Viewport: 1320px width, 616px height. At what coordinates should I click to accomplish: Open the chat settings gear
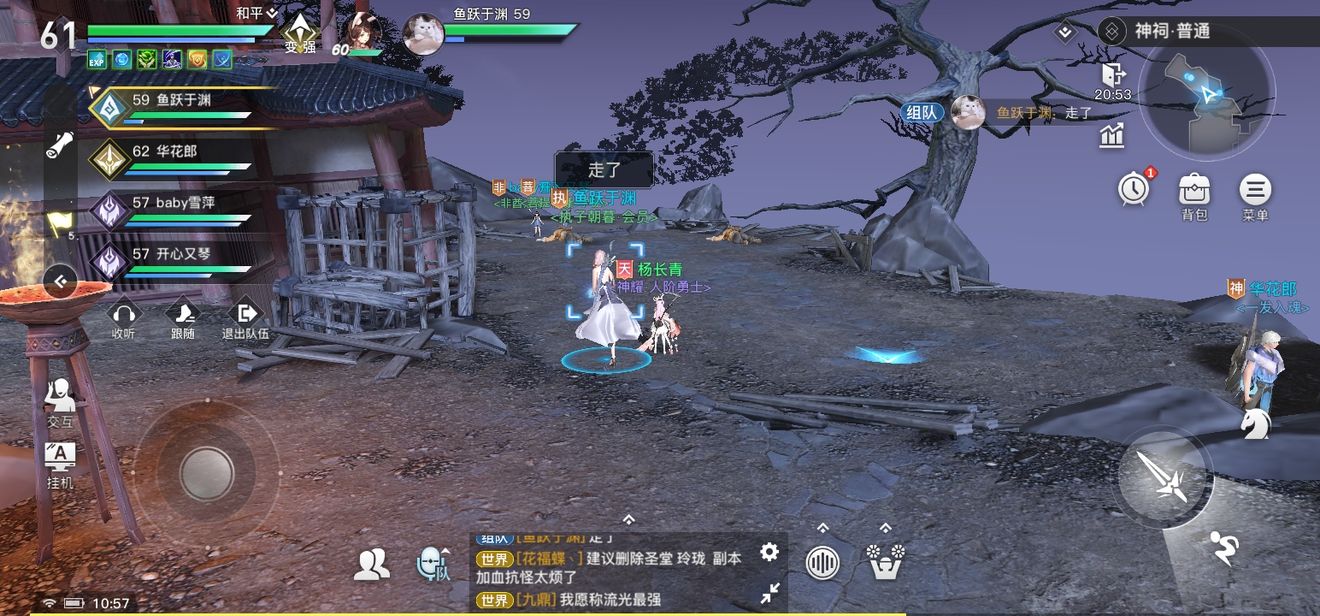(x=769, y=552)
